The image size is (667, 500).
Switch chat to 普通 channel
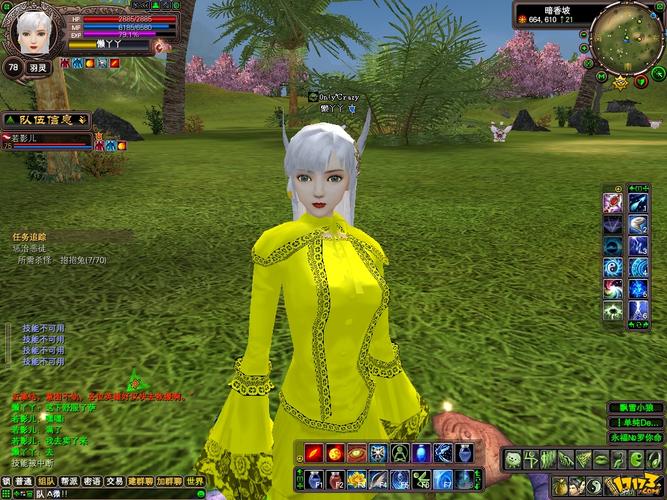[23, 481]
